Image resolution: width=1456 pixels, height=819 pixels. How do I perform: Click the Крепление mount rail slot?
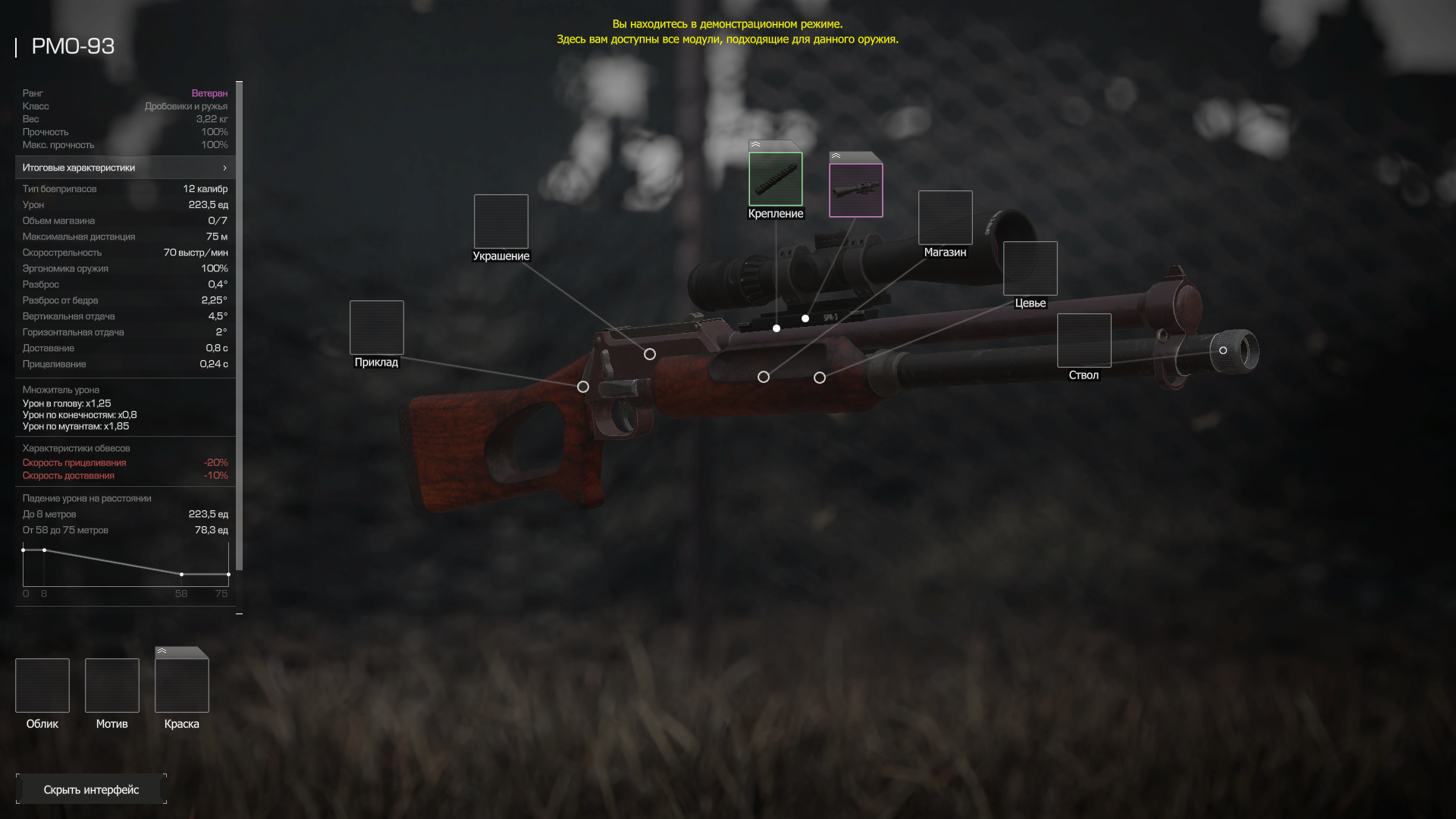[x=776, y=179]
